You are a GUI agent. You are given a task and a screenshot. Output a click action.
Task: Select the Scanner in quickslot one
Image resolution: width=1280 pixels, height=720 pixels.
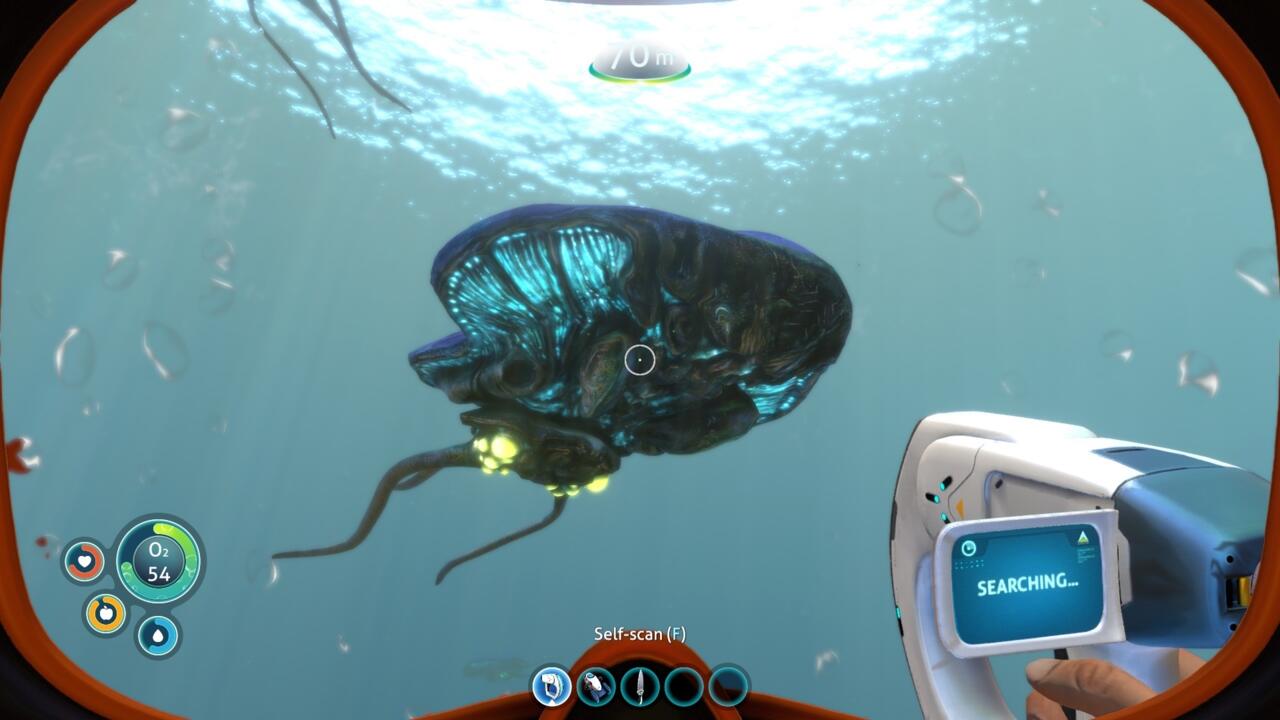coord(553,687)
